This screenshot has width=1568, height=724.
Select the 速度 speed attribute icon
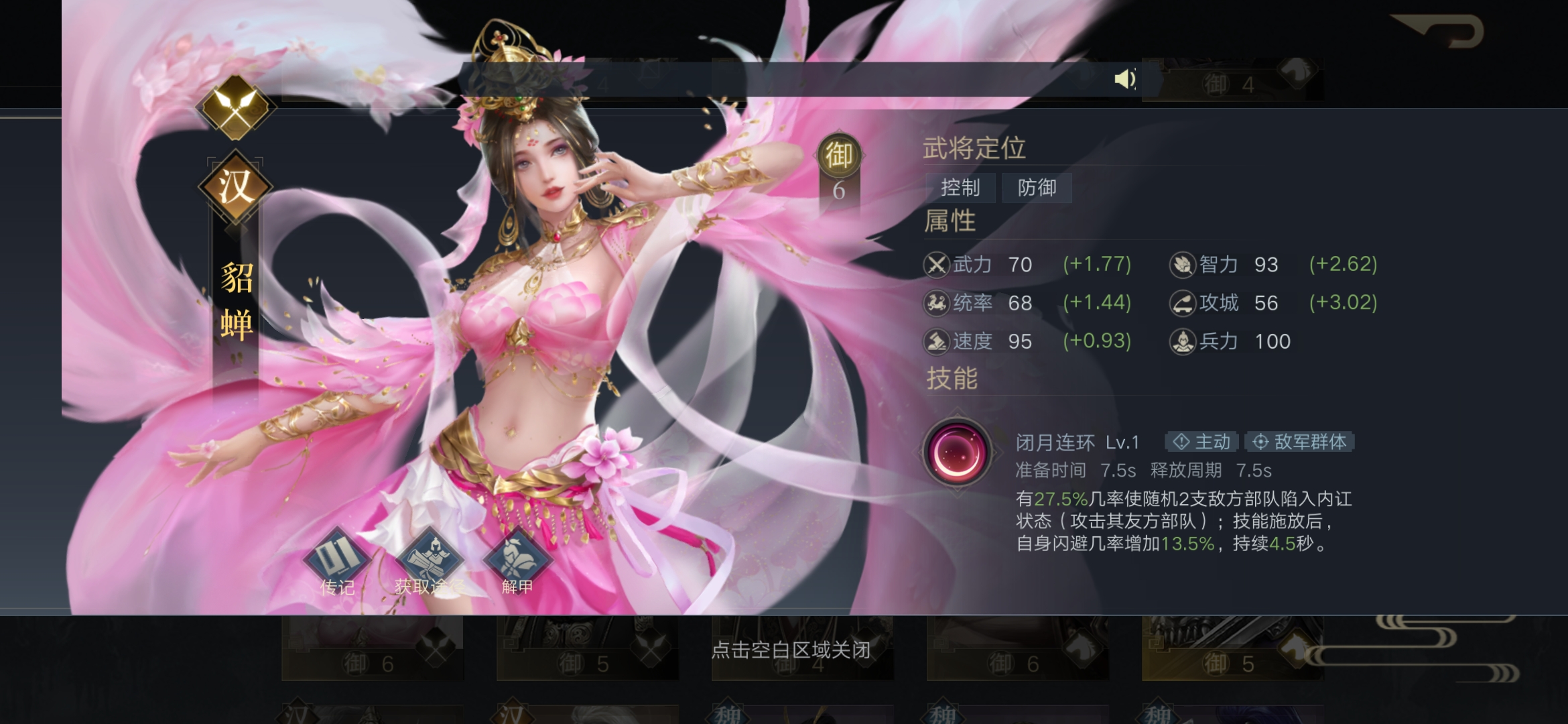[x=937, y=341]
